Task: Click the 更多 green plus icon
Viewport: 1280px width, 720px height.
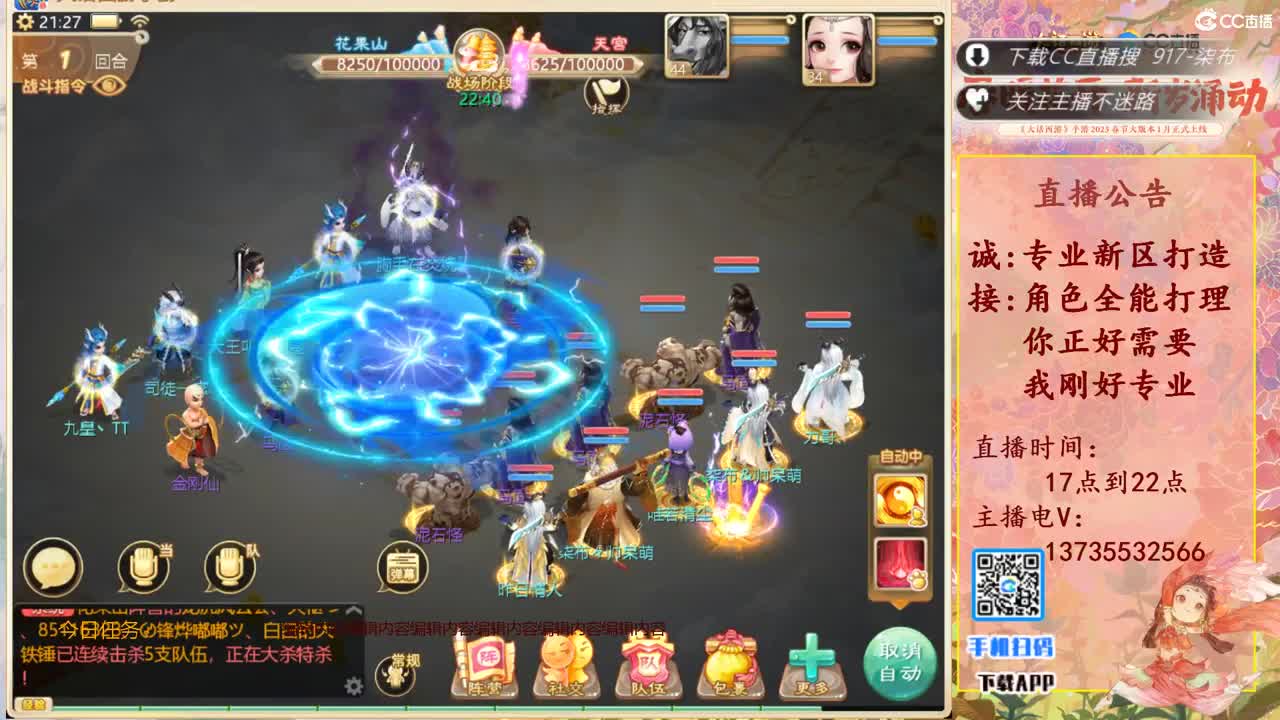Action: [x=811, y=660]
